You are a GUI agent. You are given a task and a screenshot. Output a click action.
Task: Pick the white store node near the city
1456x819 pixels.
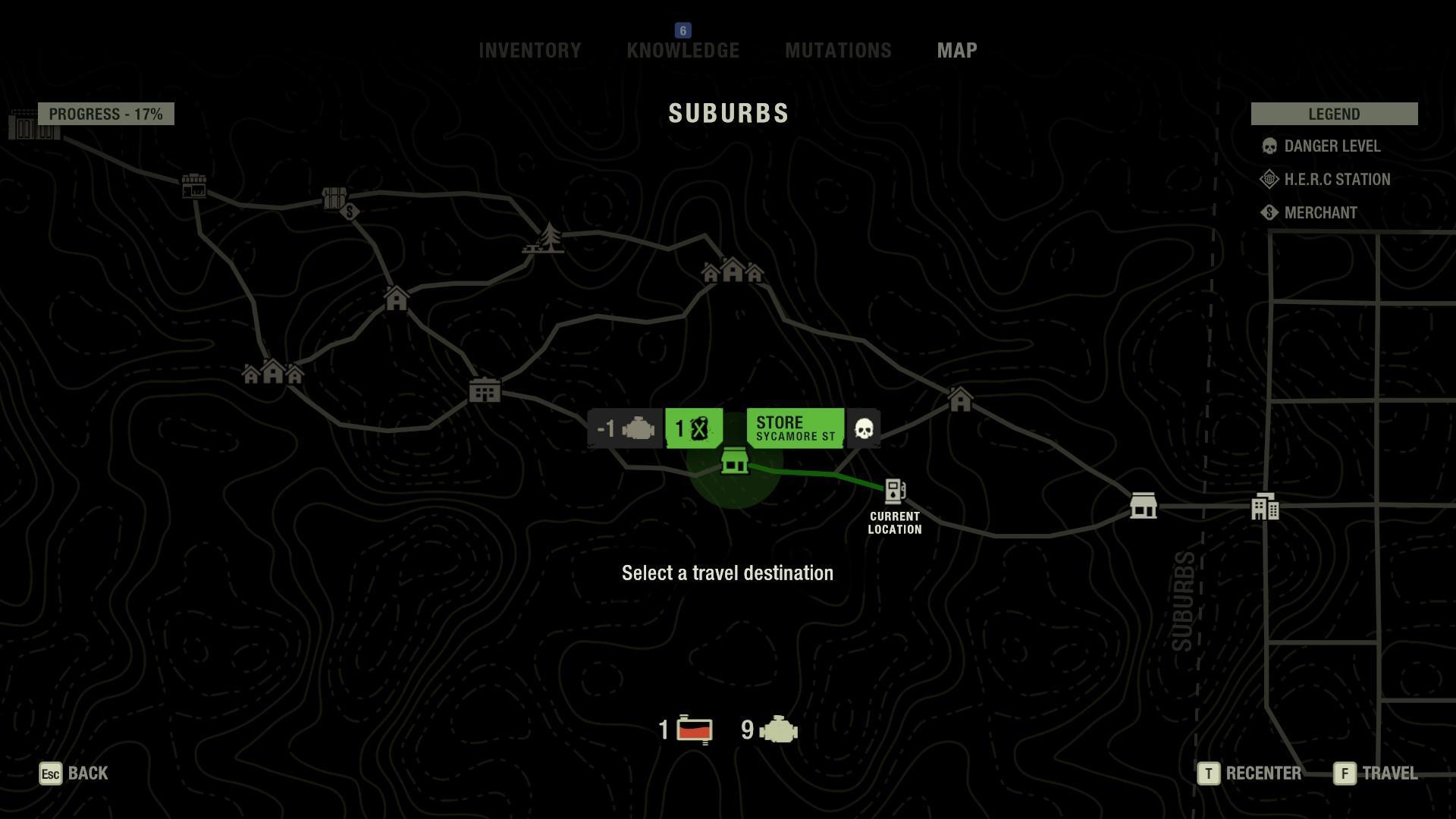(x=1143, y=505)
